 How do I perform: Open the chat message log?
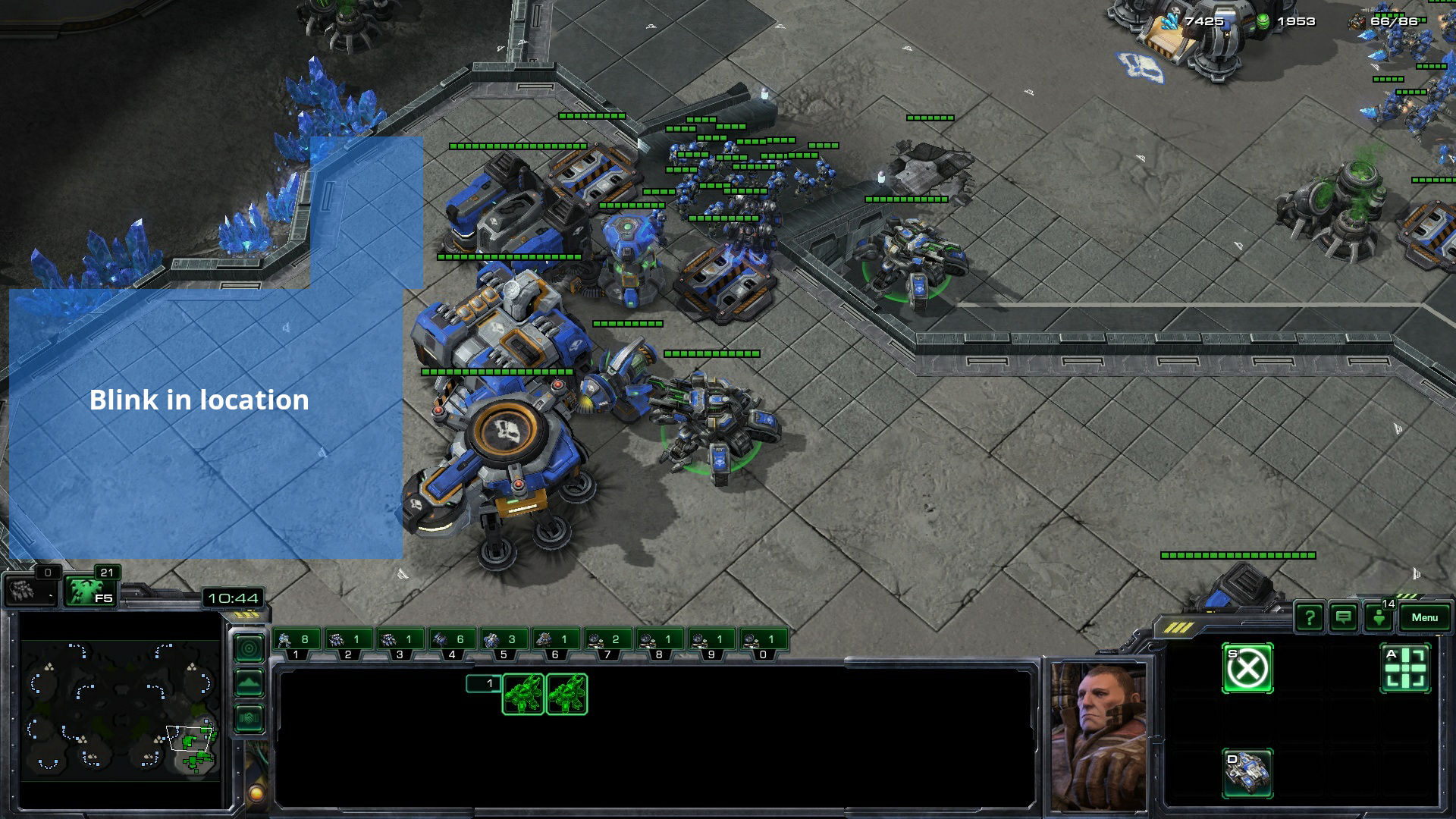1343,617
